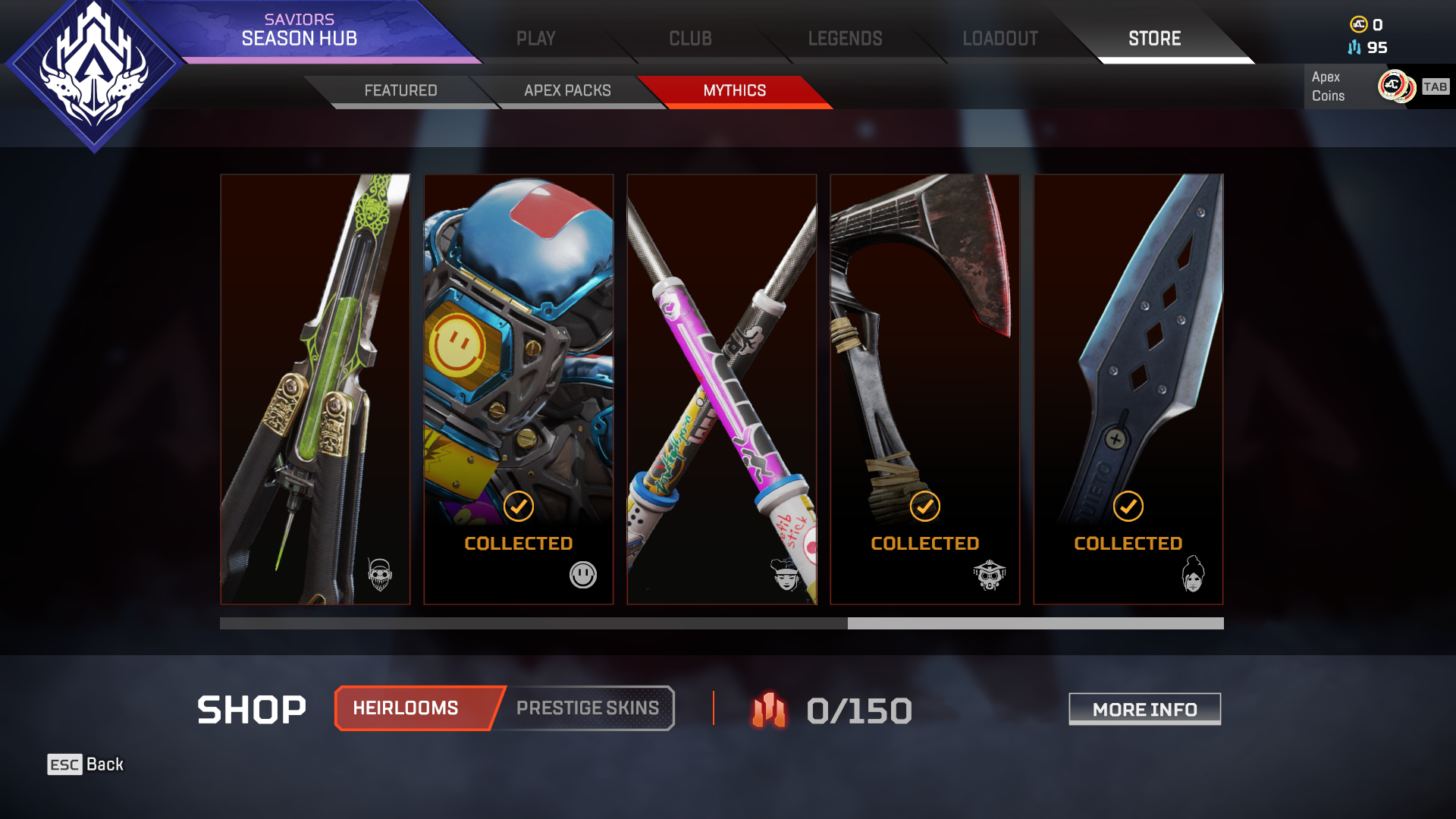Click the MORE INFO button
This screenshot has height=819, width=1456.
(1144, 709)
